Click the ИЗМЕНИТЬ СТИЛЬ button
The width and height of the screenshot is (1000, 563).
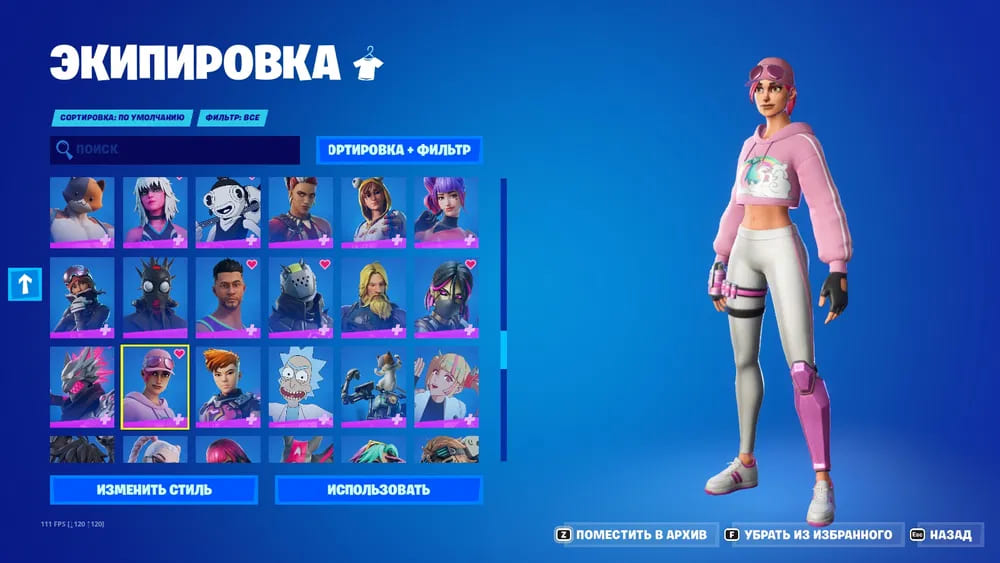click(154, 490)
